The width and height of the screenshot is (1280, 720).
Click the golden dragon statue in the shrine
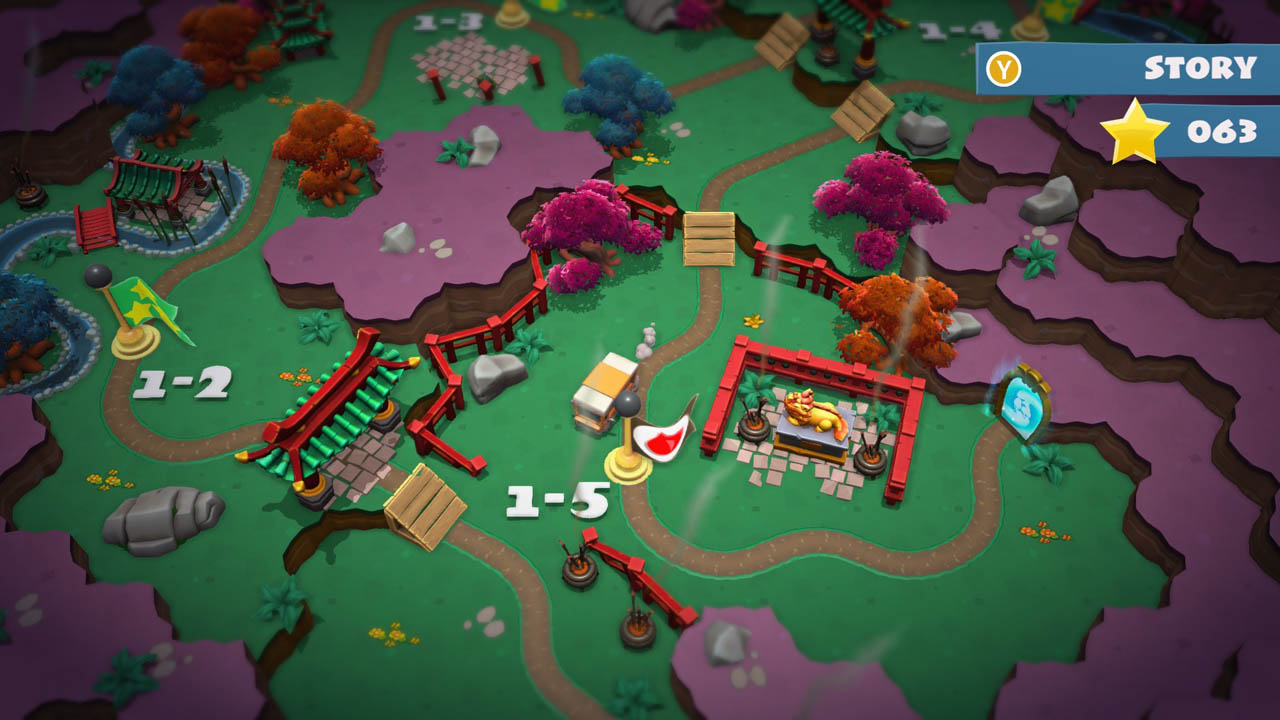812,410
